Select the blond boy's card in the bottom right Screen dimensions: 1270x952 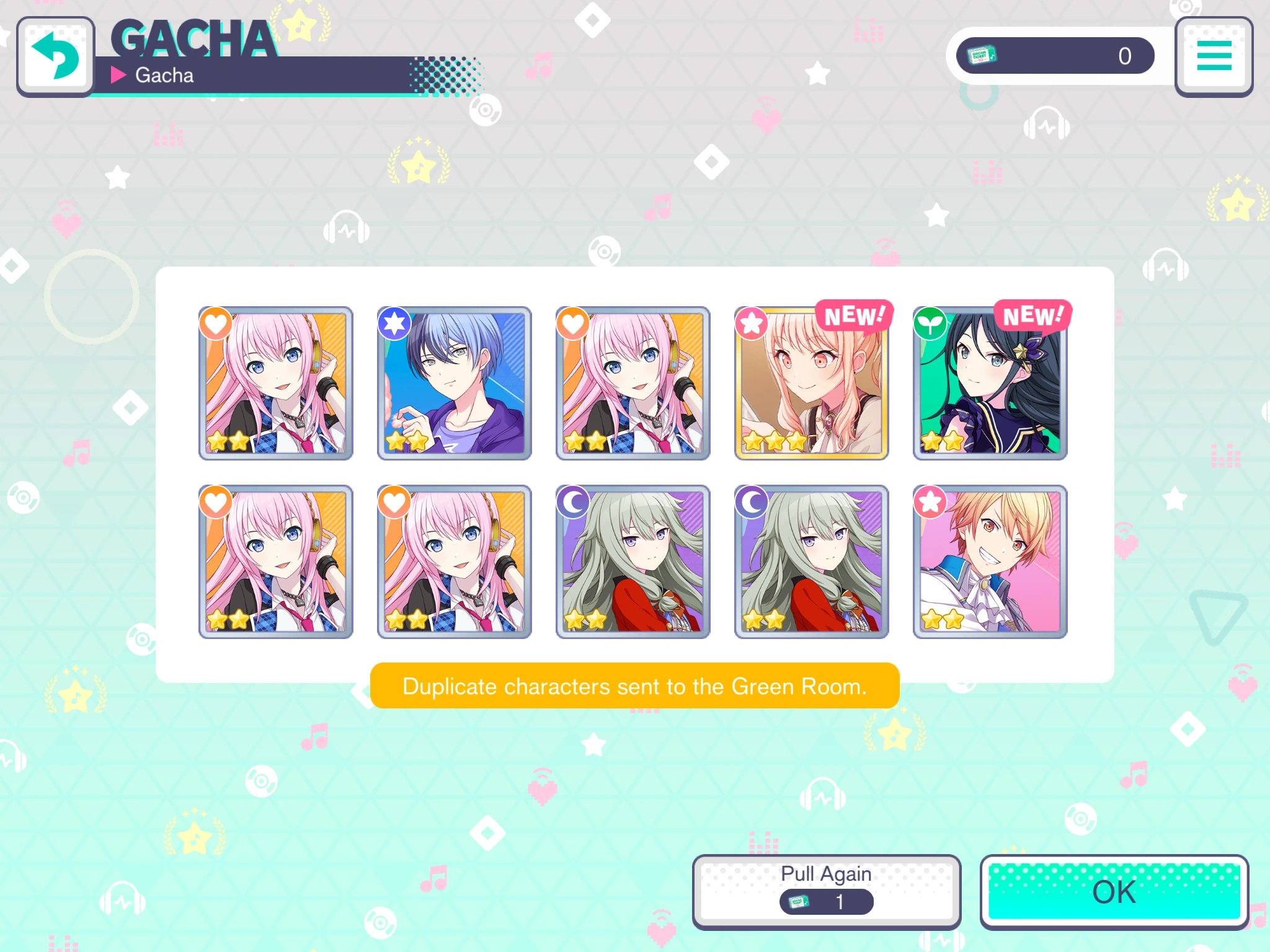pyautogui.click(x=990, y=561)
